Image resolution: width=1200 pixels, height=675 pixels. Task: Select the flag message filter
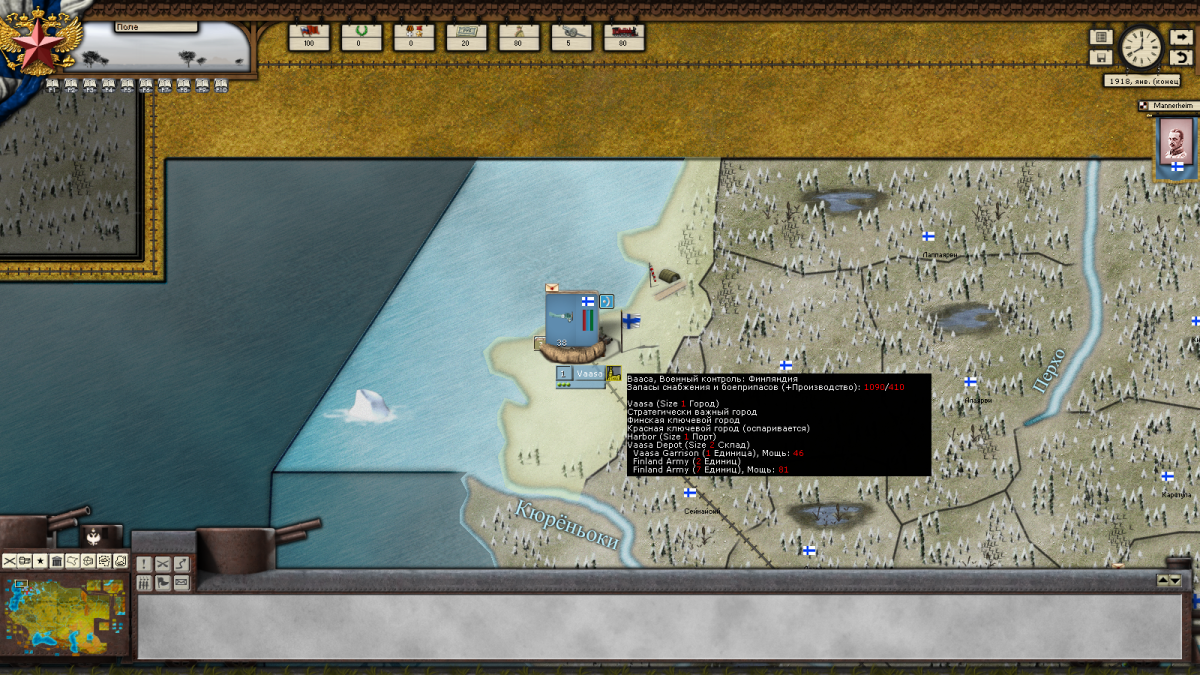(162, 583)
